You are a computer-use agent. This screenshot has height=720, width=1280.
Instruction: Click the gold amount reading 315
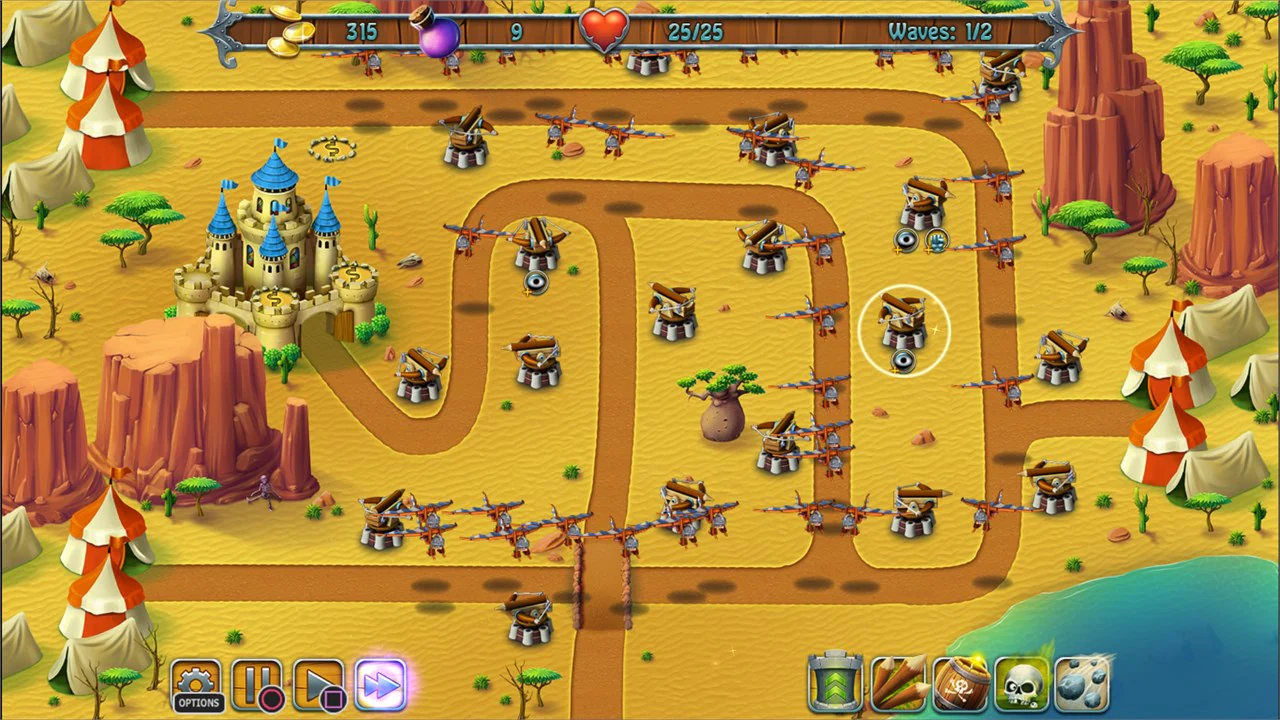point(360,31)
